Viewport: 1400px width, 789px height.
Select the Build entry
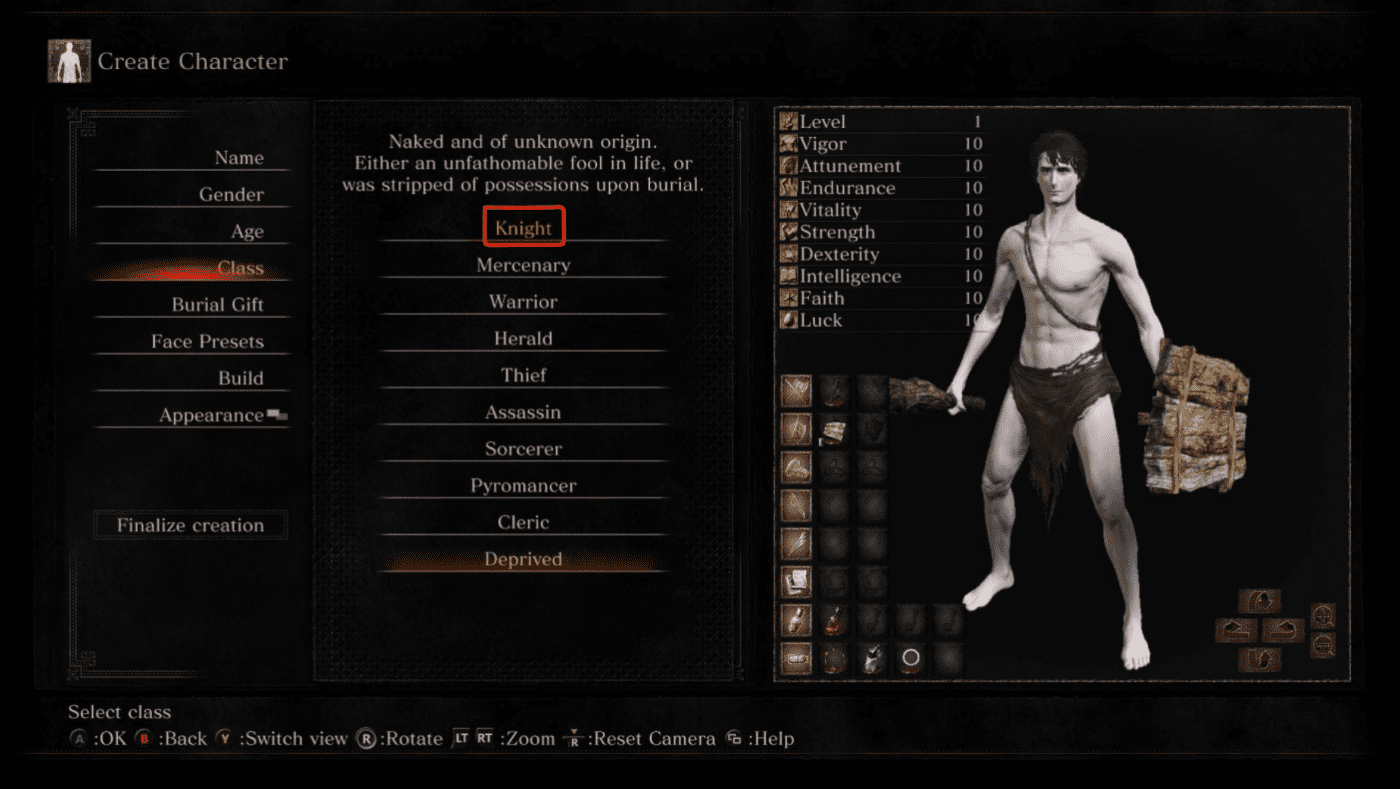pyautogui.click(x=241, y=379)
